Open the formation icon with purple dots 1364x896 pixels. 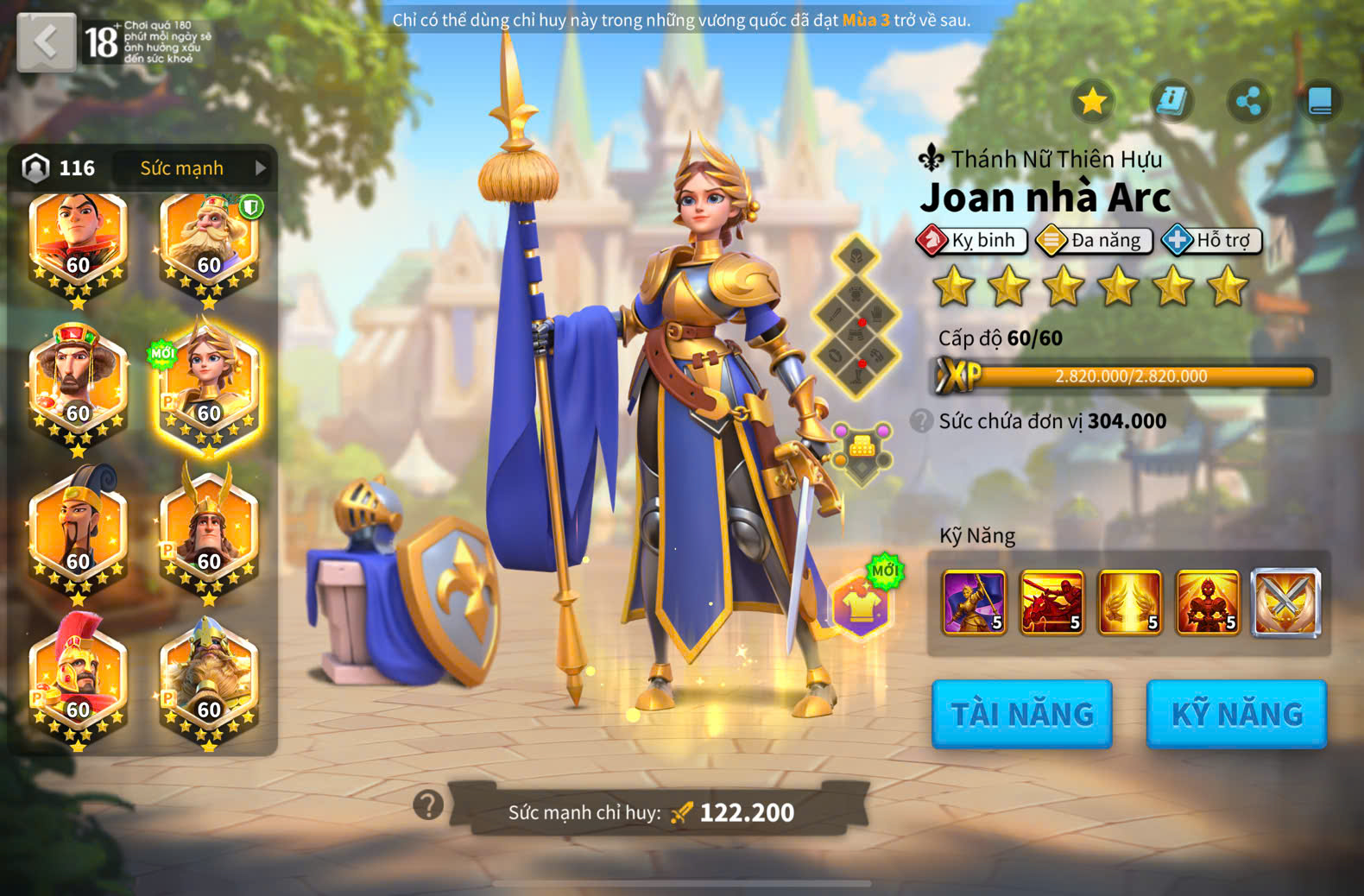862,449
